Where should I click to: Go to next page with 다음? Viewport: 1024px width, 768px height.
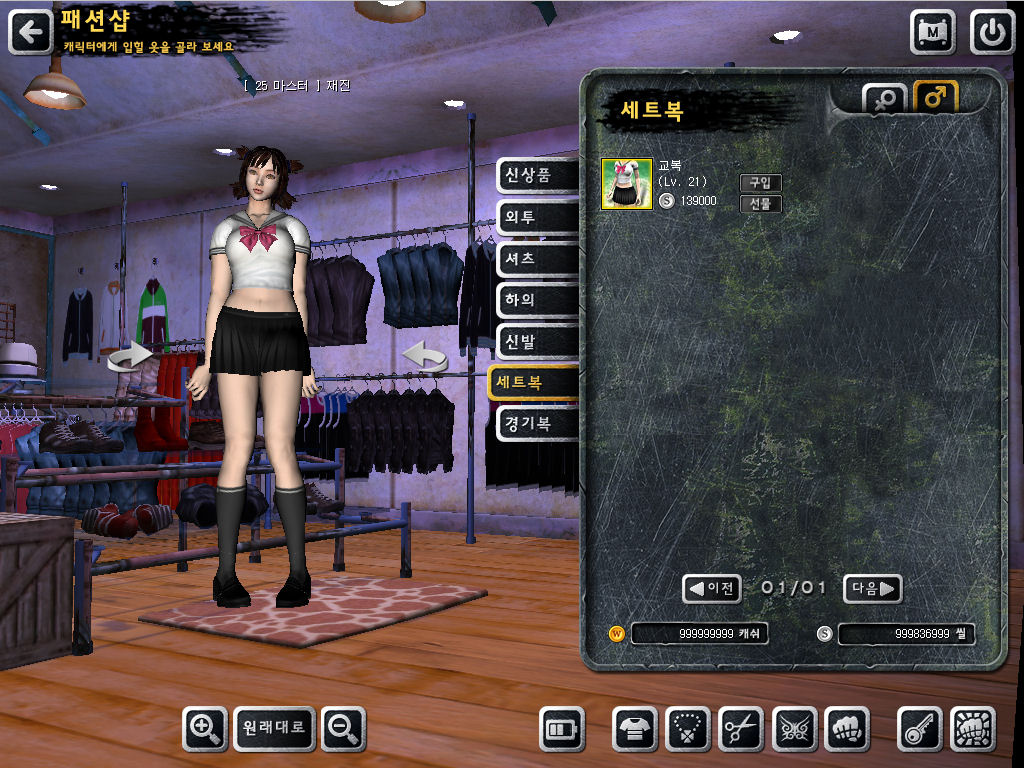click(x=872, y=589)
